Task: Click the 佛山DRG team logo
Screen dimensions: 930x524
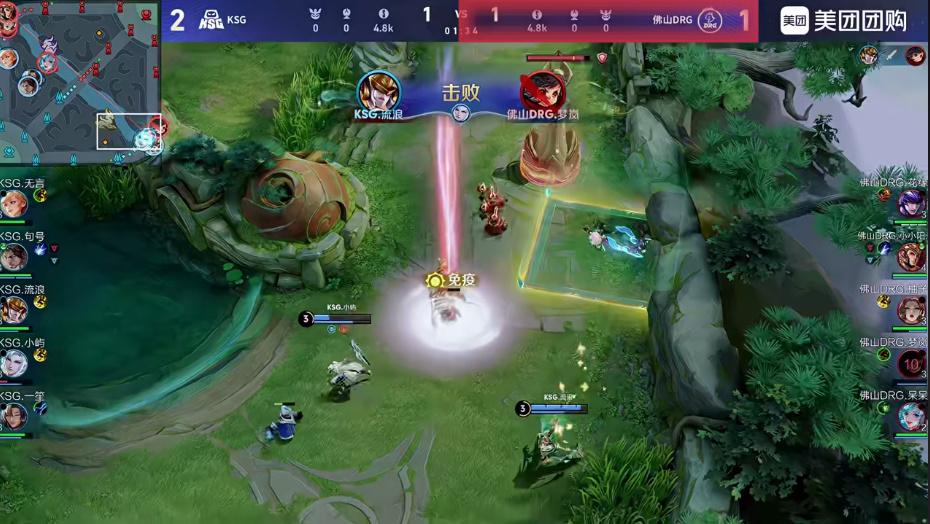Action: tap(710, 20)
